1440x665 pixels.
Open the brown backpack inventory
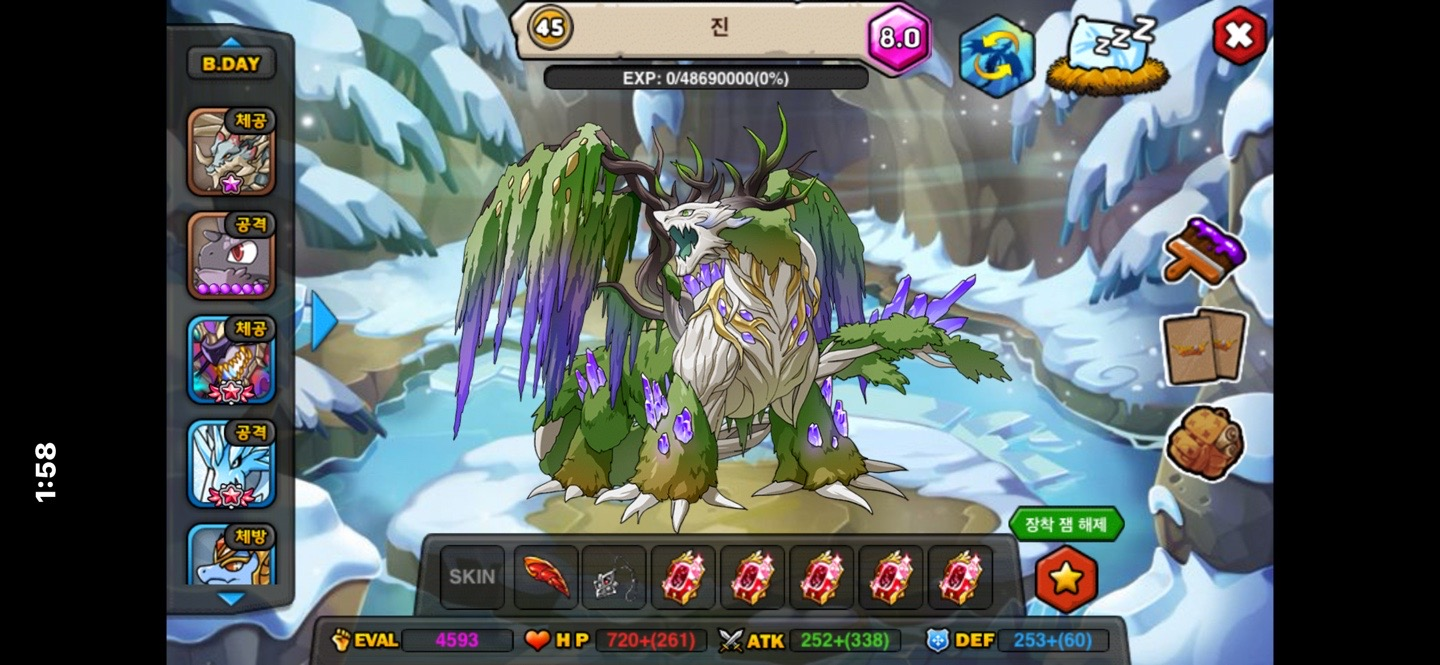(x=1204, y=443)
